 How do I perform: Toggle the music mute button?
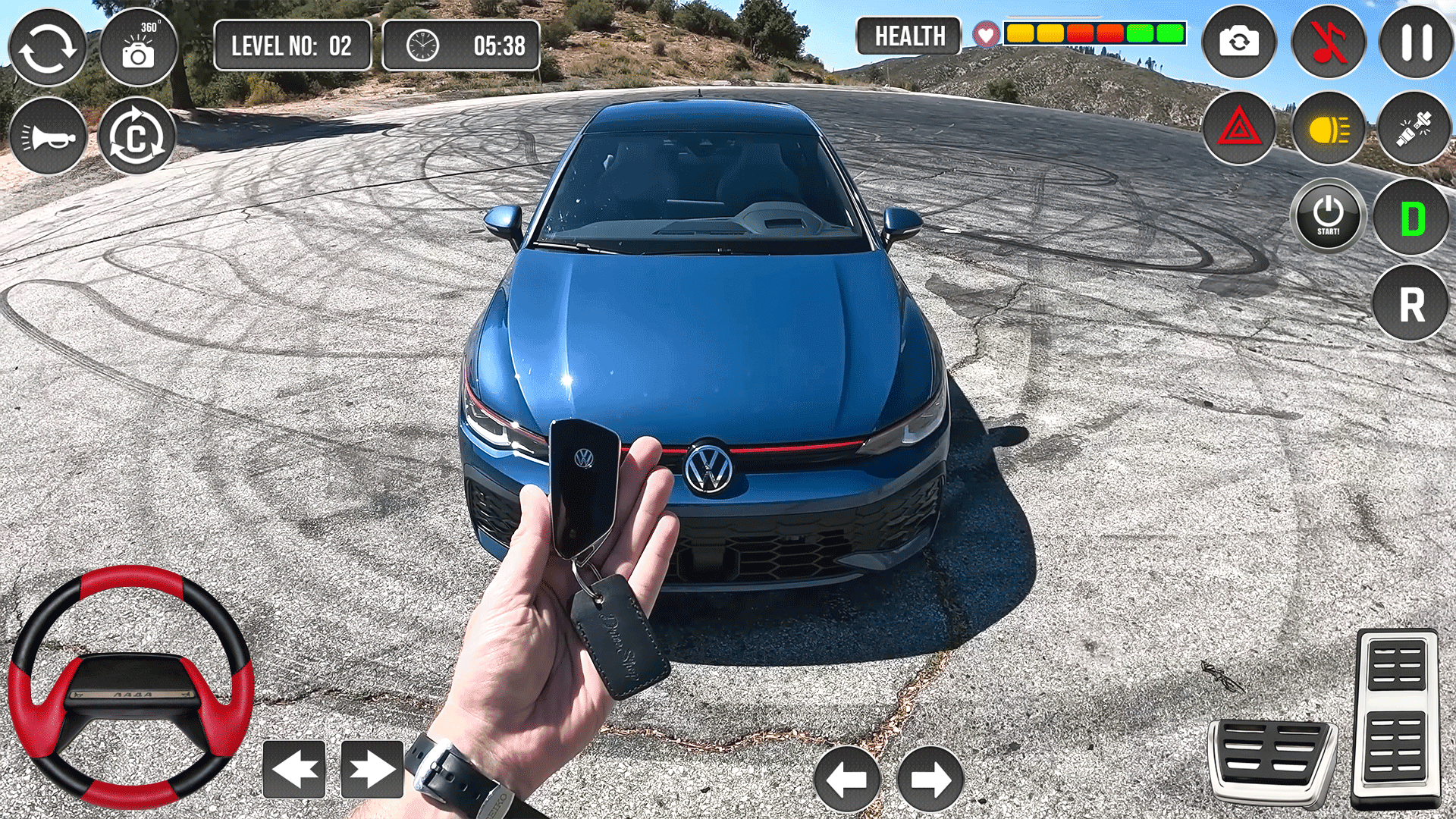pyautogui.click(x=1328, y=42)
